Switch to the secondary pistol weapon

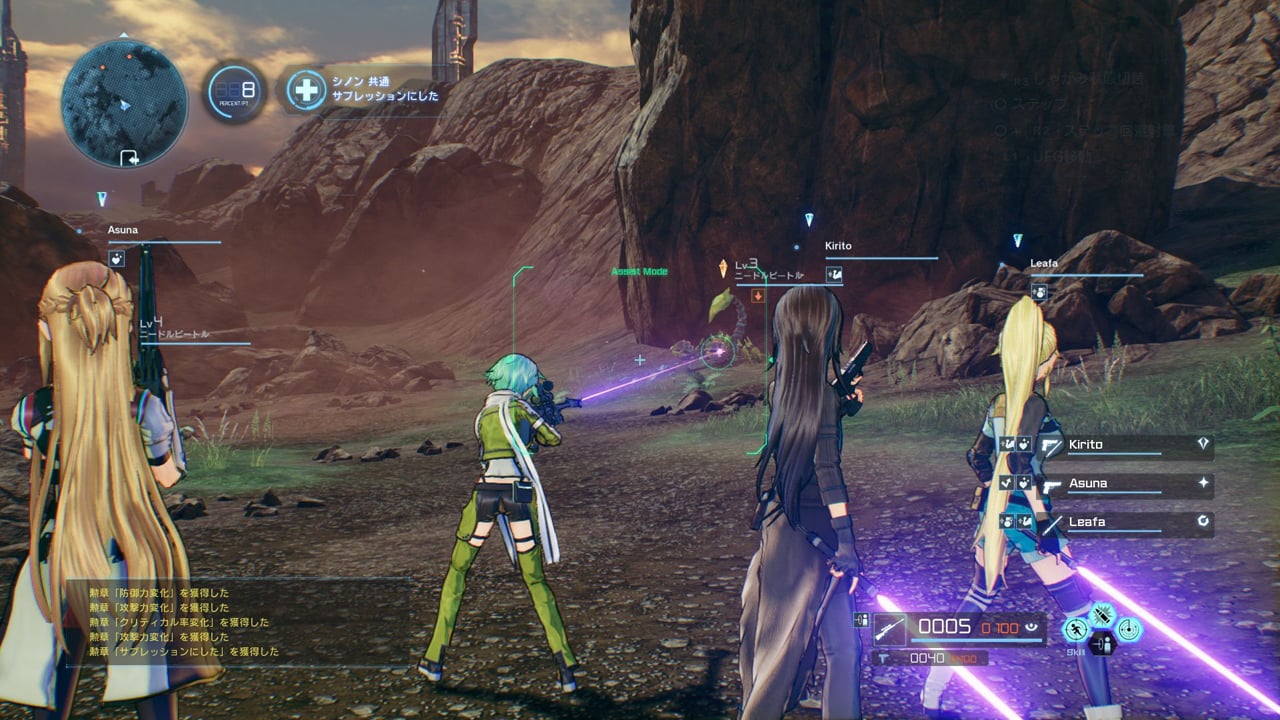(x=884, y=658)
